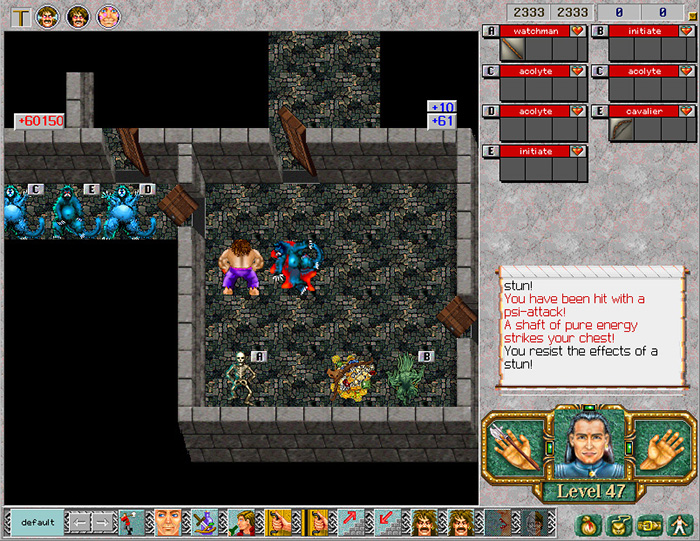The image size is (700, 541).
Task: Click the pink bald face portrait
Action: click(108, 15)
